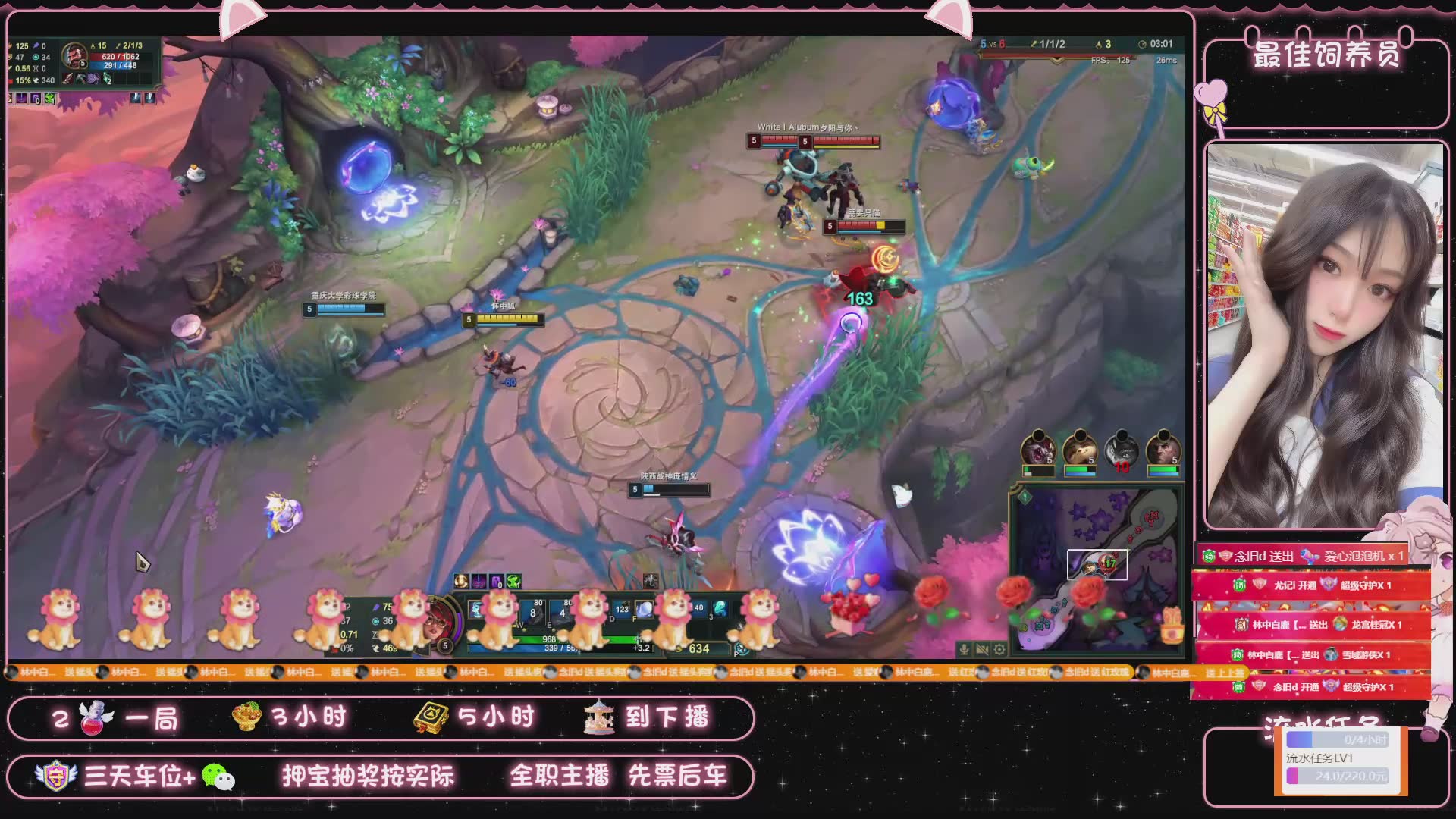Select the Teemo ally portrait
Viewport: 1456px width, 819px height.
(x=1080, y=450)
